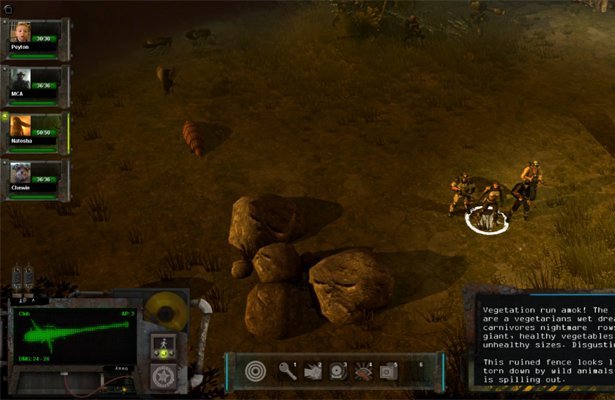
Task: Select Peyton's party portrait
Action: (21, 35)
